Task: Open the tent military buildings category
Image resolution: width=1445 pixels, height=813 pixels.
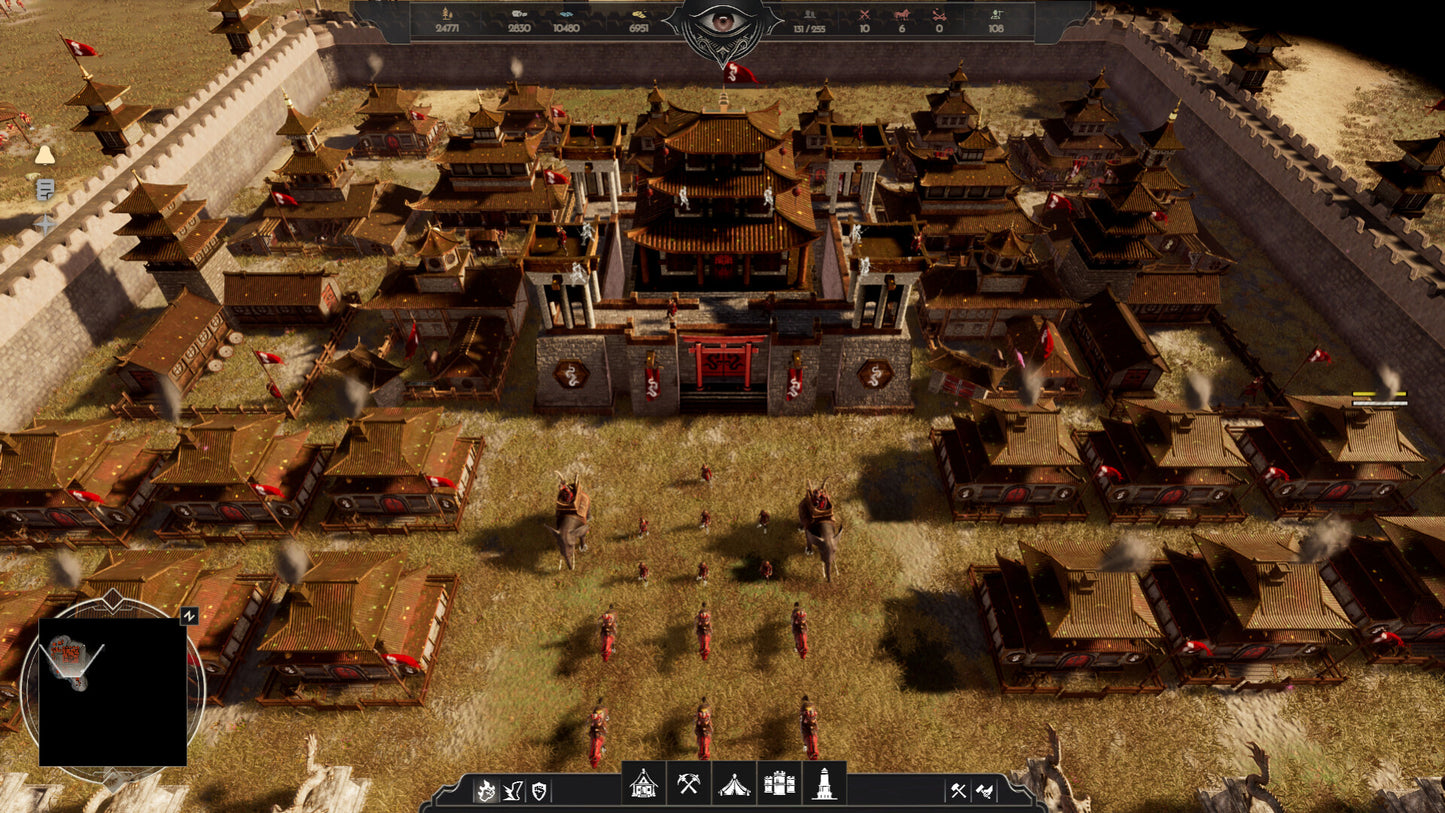Action: (733, 784)
